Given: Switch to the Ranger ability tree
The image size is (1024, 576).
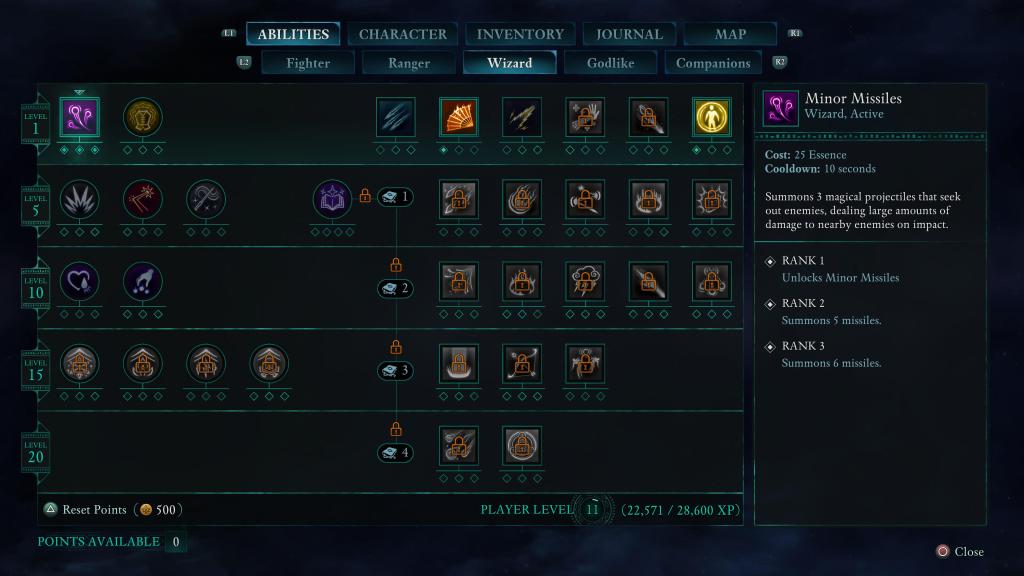Looking at the screenshot, I should tap(409, 63).
